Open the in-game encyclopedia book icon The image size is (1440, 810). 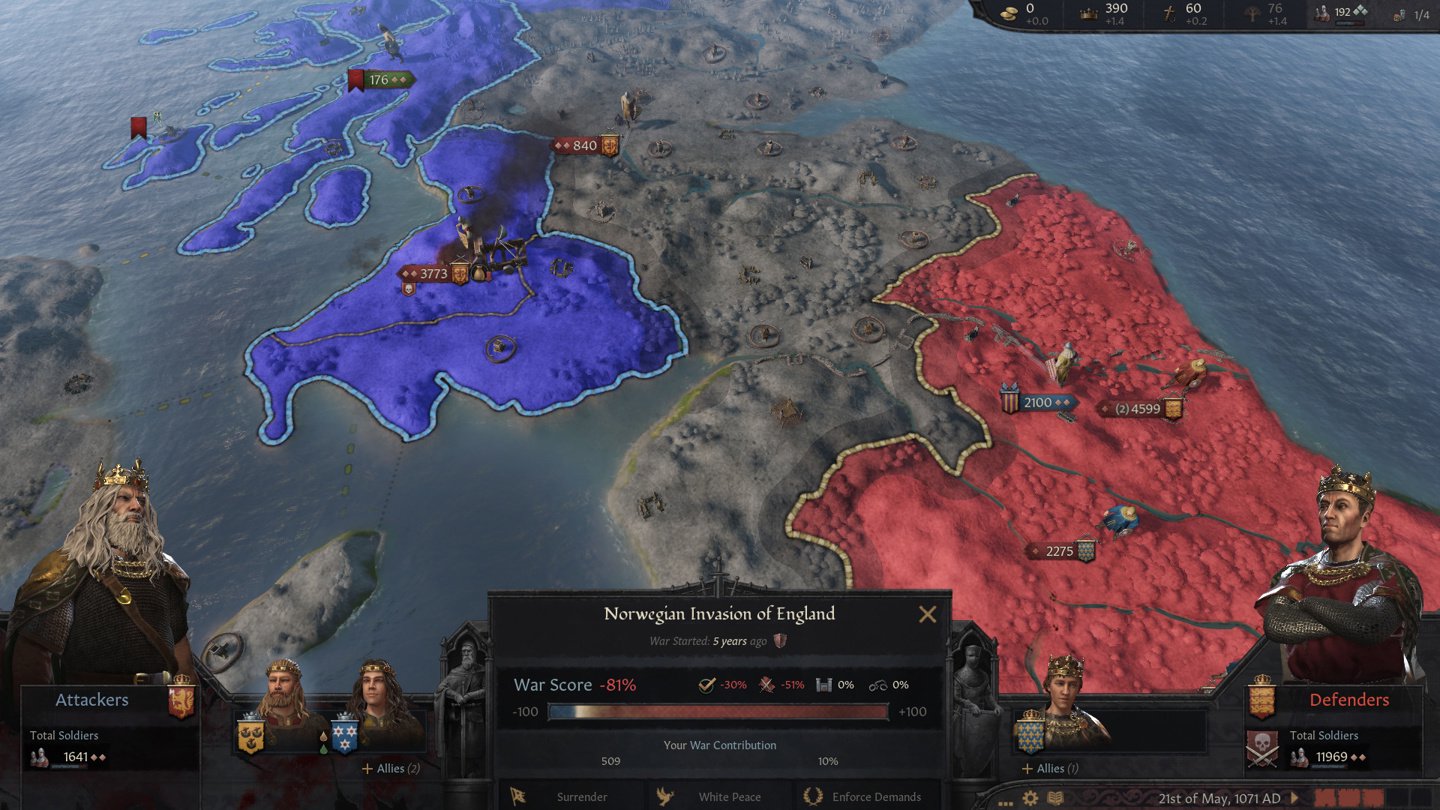(1055, 797)
